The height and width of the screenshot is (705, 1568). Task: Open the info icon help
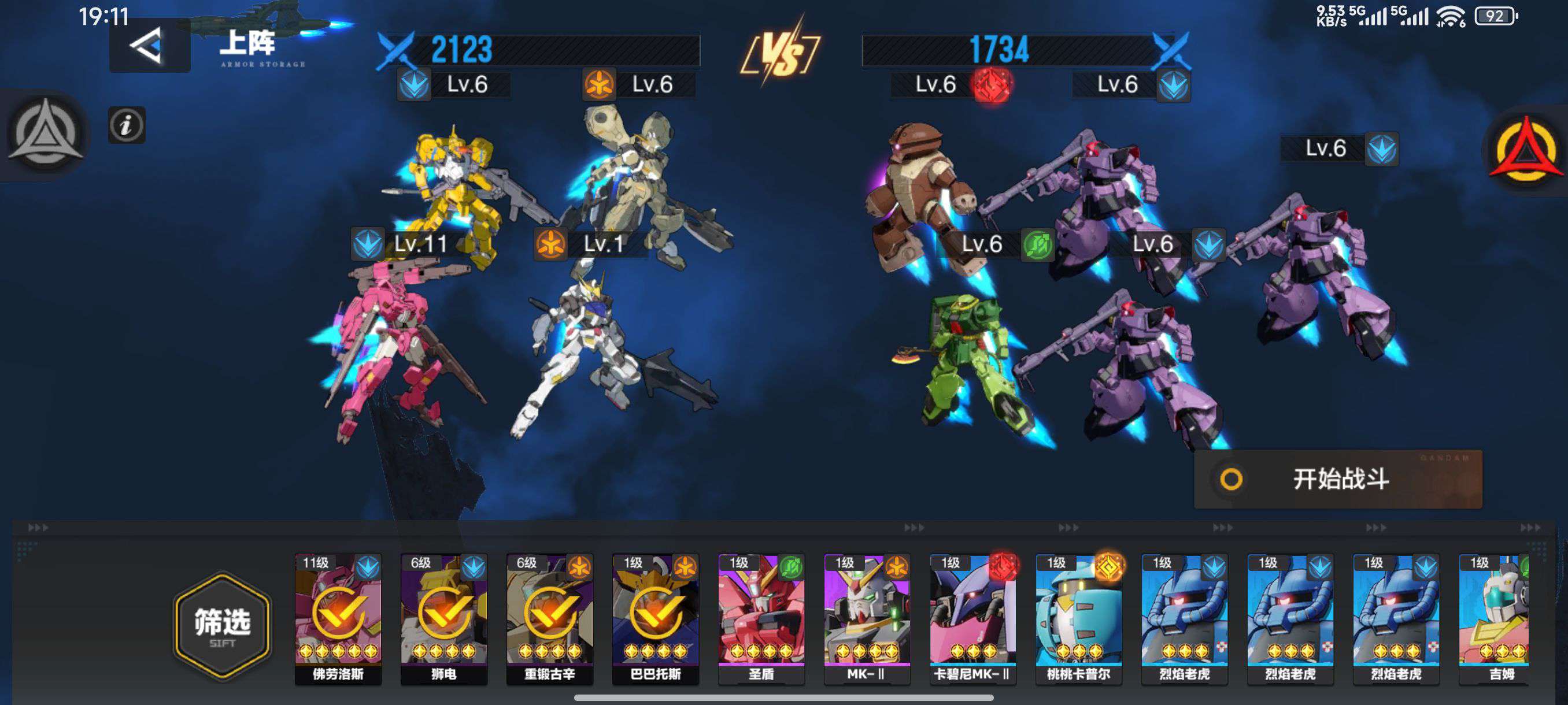[127, 125]
